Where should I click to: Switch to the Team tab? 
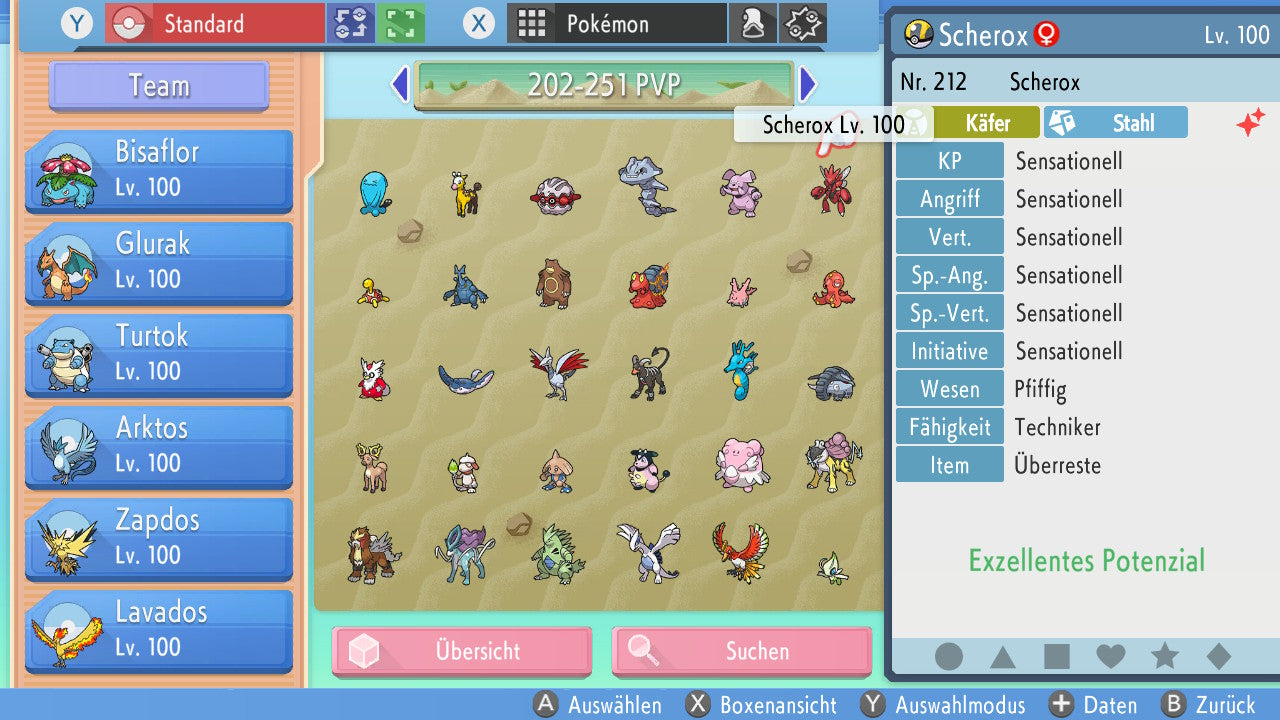pos(157,86)
